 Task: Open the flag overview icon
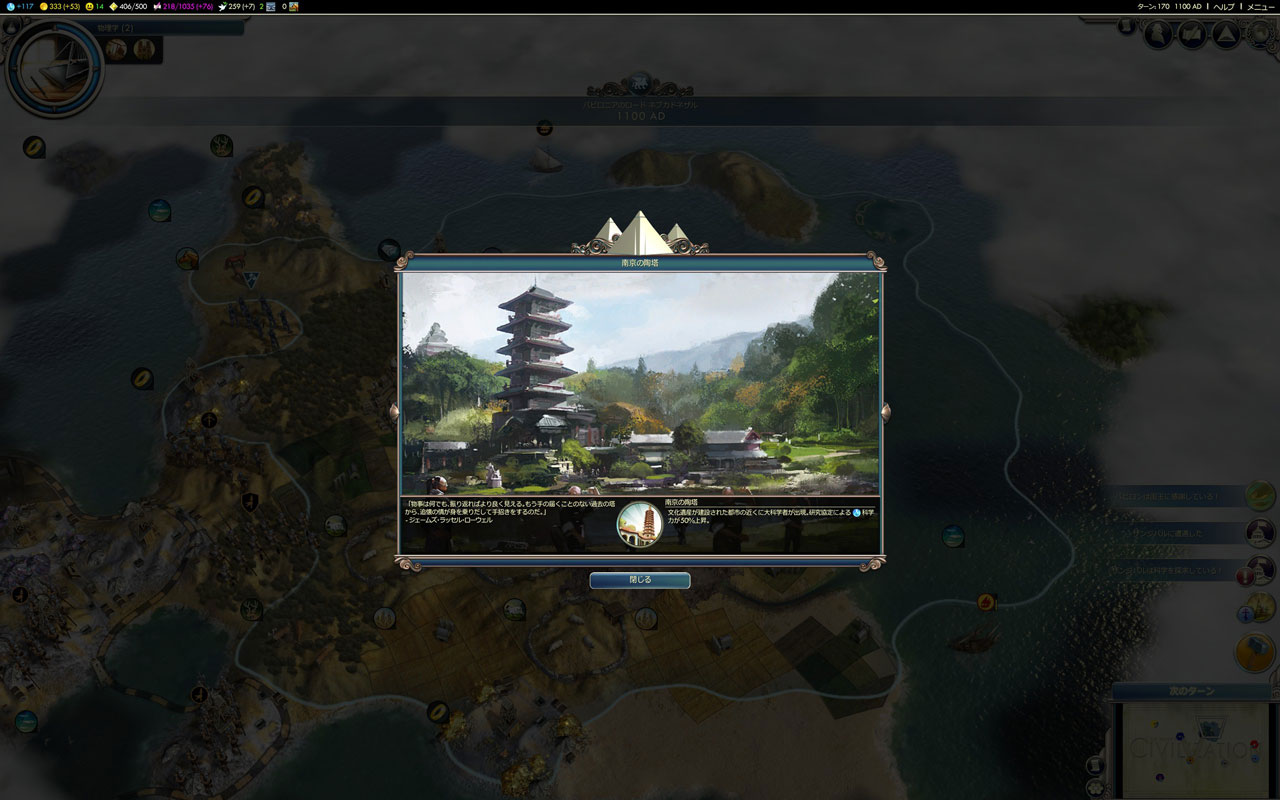point(1192,35)
